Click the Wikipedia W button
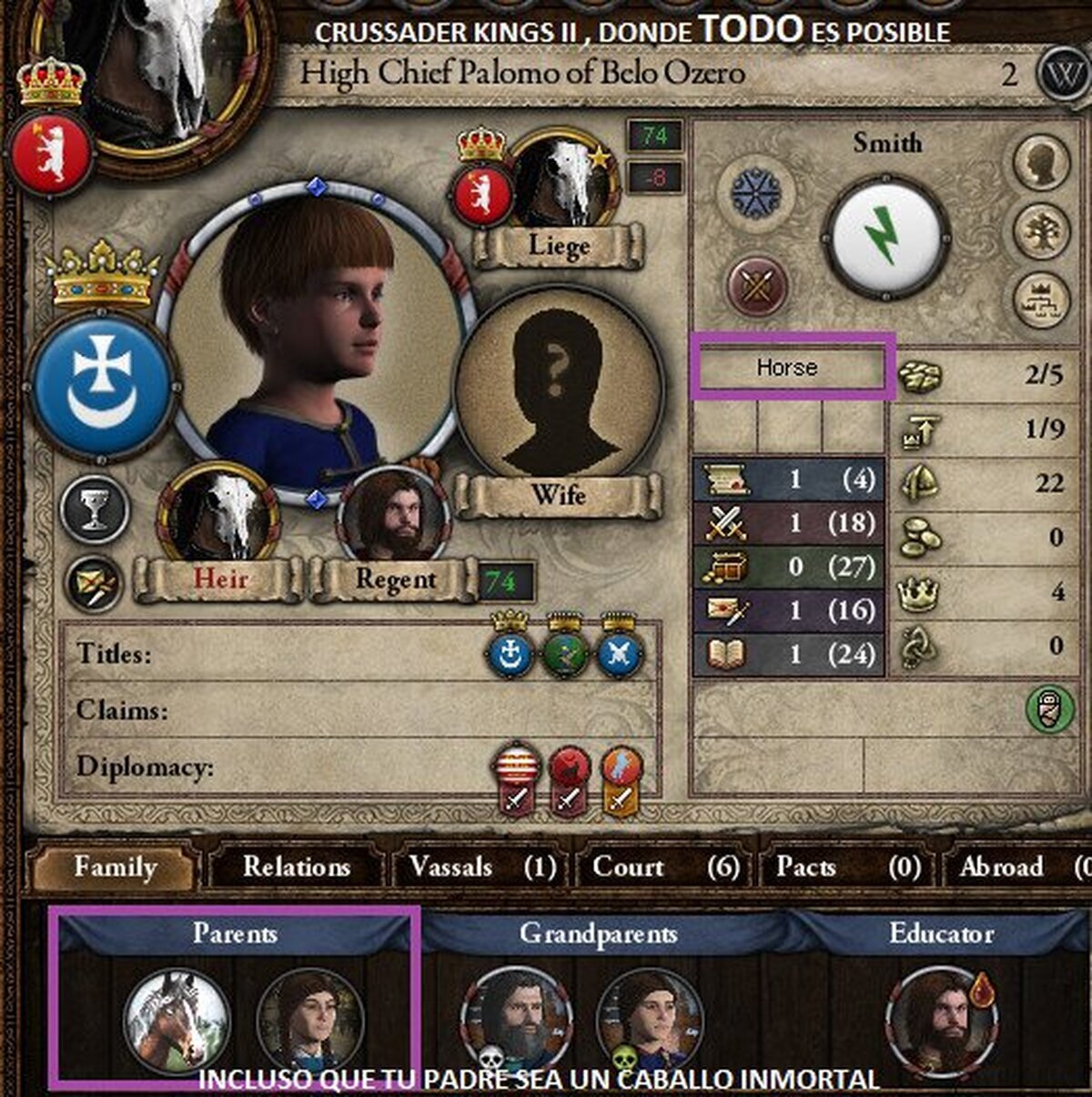The width and height of the screenshot is (1092, 1097). [x=1061, y=72]
